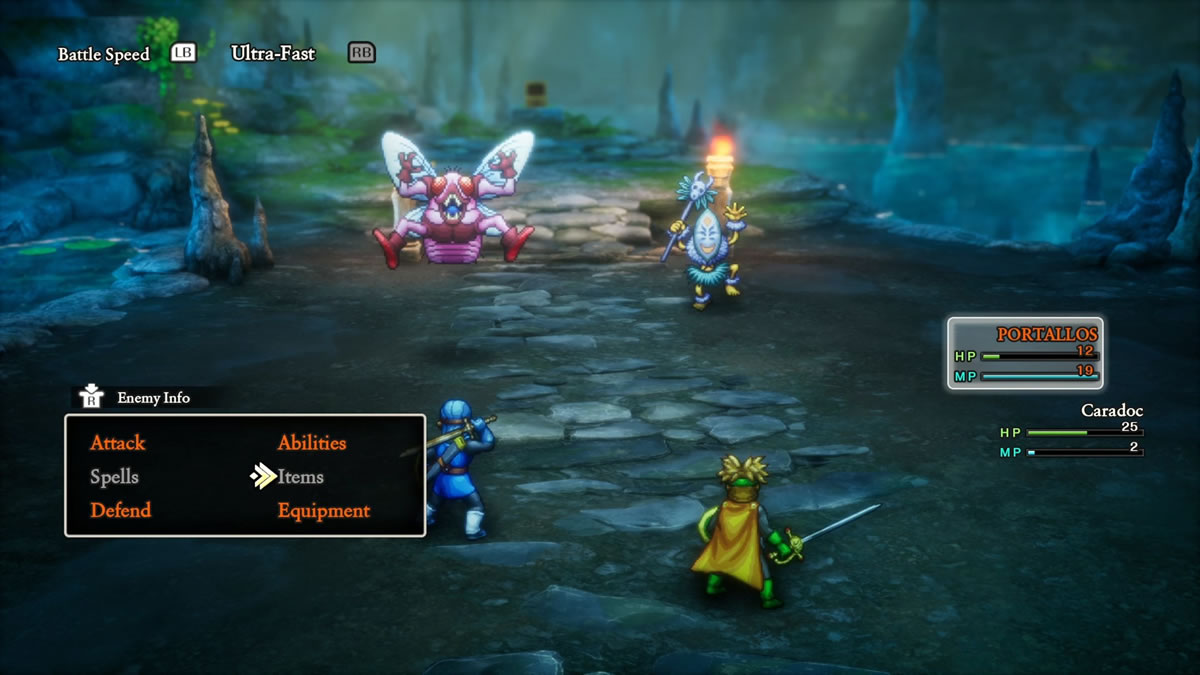This screenshot has width=1200, height=675.
Task: Choose the Defend command
Action: pyautogui.click(x=120, y=511)
